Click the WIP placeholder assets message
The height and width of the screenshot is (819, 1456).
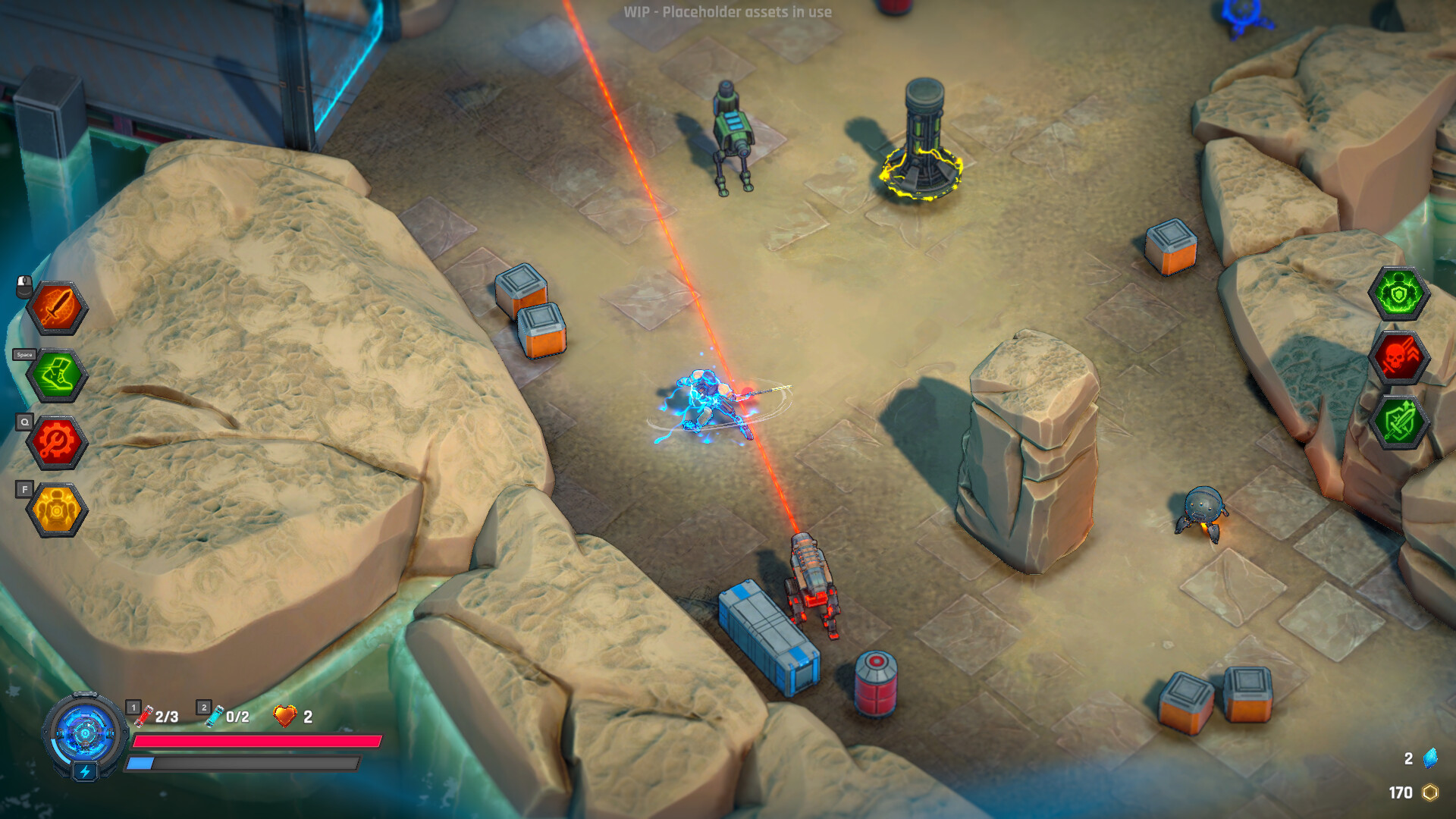726,12
